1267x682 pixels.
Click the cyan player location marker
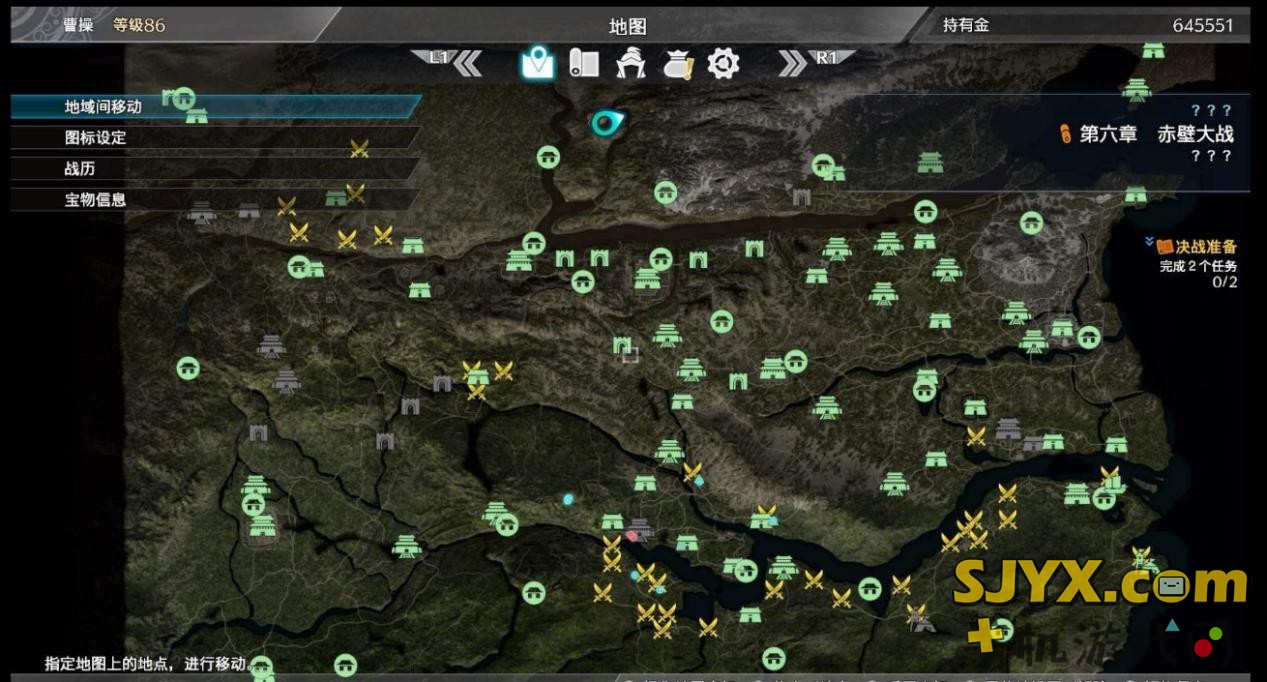click(605, 123)
